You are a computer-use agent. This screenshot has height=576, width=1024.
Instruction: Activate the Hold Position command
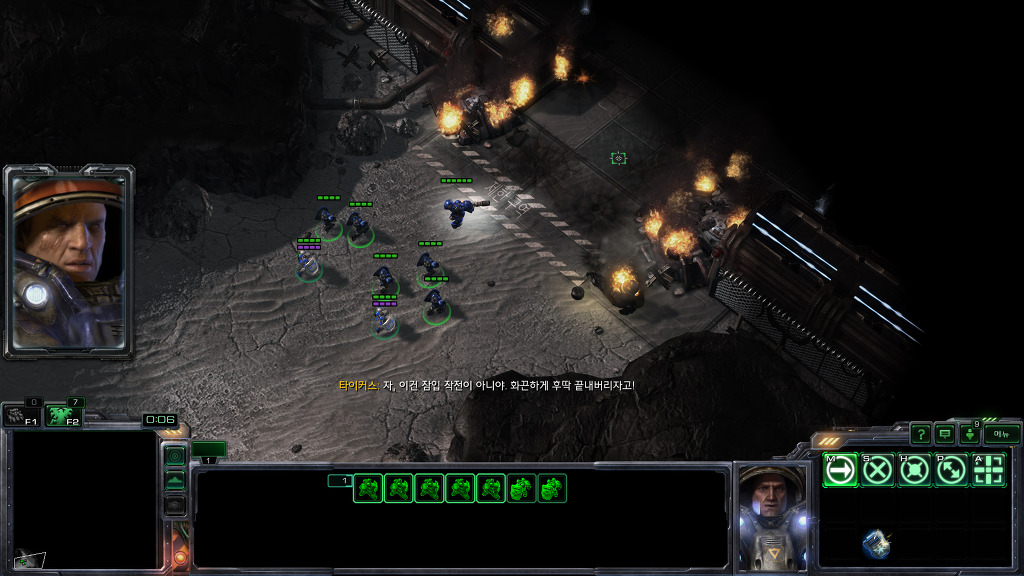pos(914,469)
